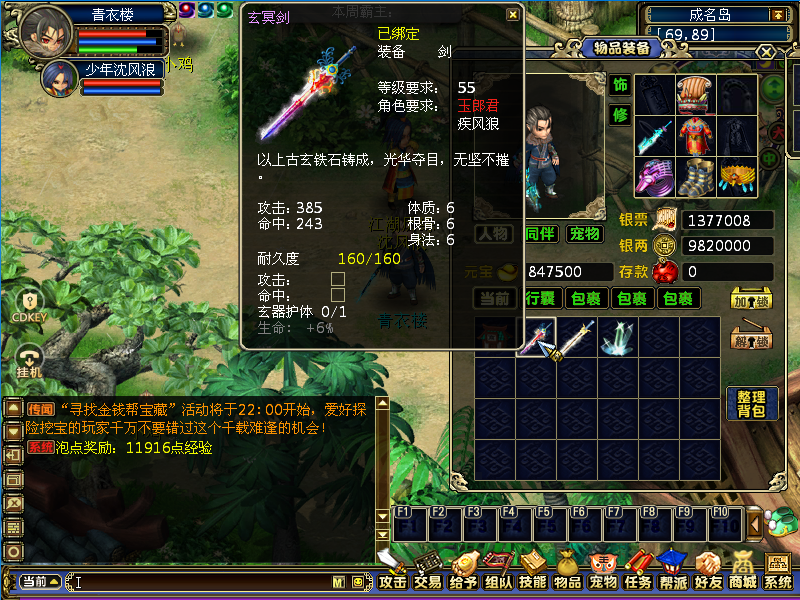
Task: Close the 物品装备 inventory panel
Action: pos(766,52)
